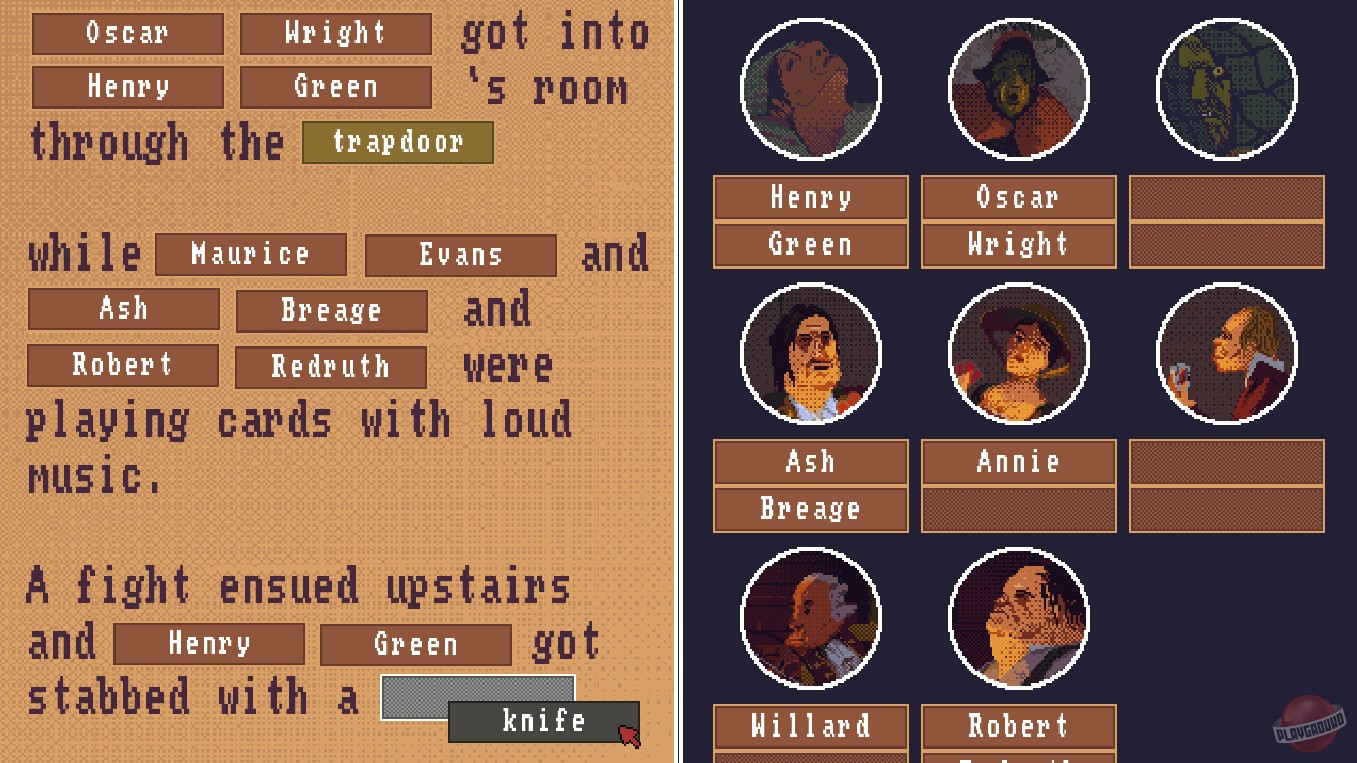This screenshot has height=763, width=1357.
Task: Click Oscar Wright's portrait
Action: pos(1018,90)
